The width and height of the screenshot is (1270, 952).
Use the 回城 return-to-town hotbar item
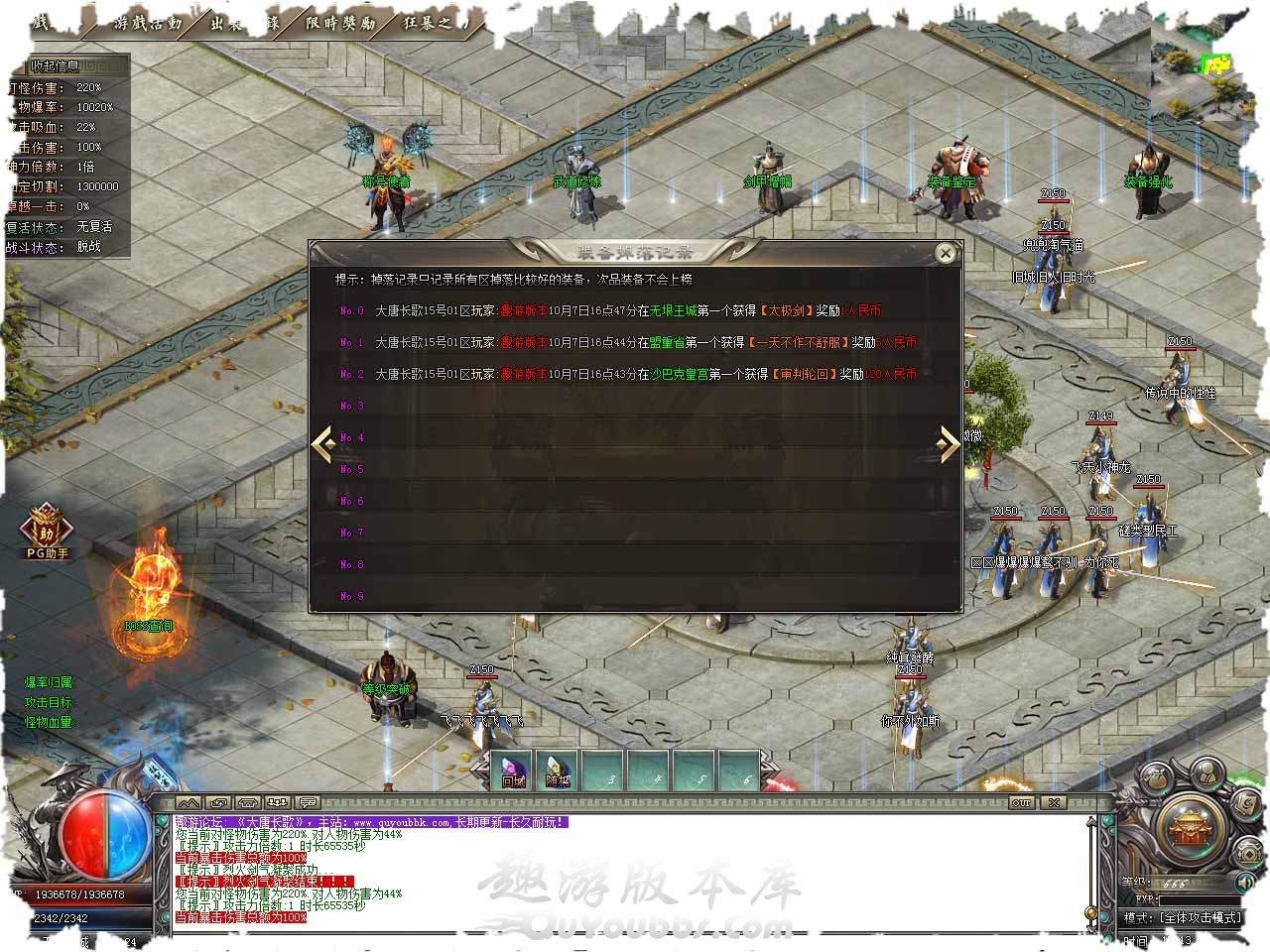(x=513, y=771)
